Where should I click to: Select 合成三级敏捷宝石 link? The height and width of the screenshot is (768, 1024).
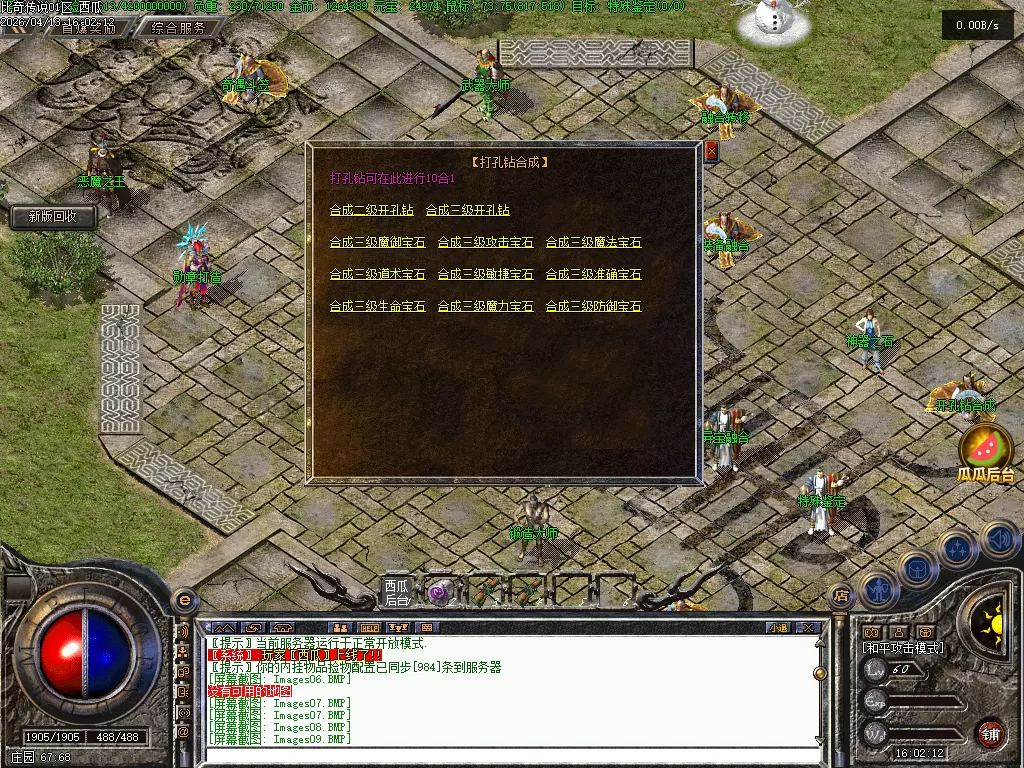[485, 274]
